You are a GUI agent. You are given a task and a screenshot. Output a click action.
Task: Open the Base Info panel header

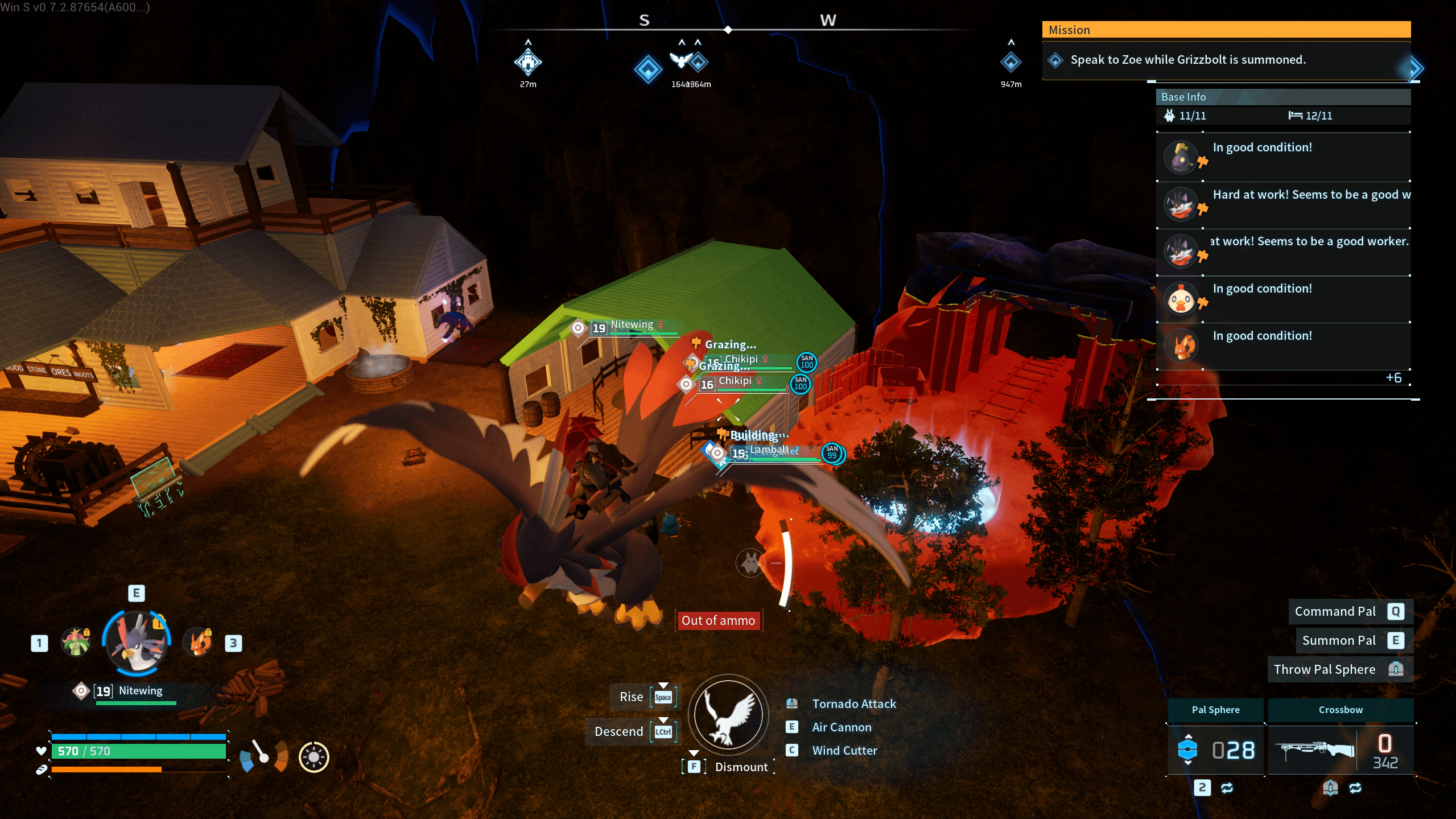point(1282,97)
